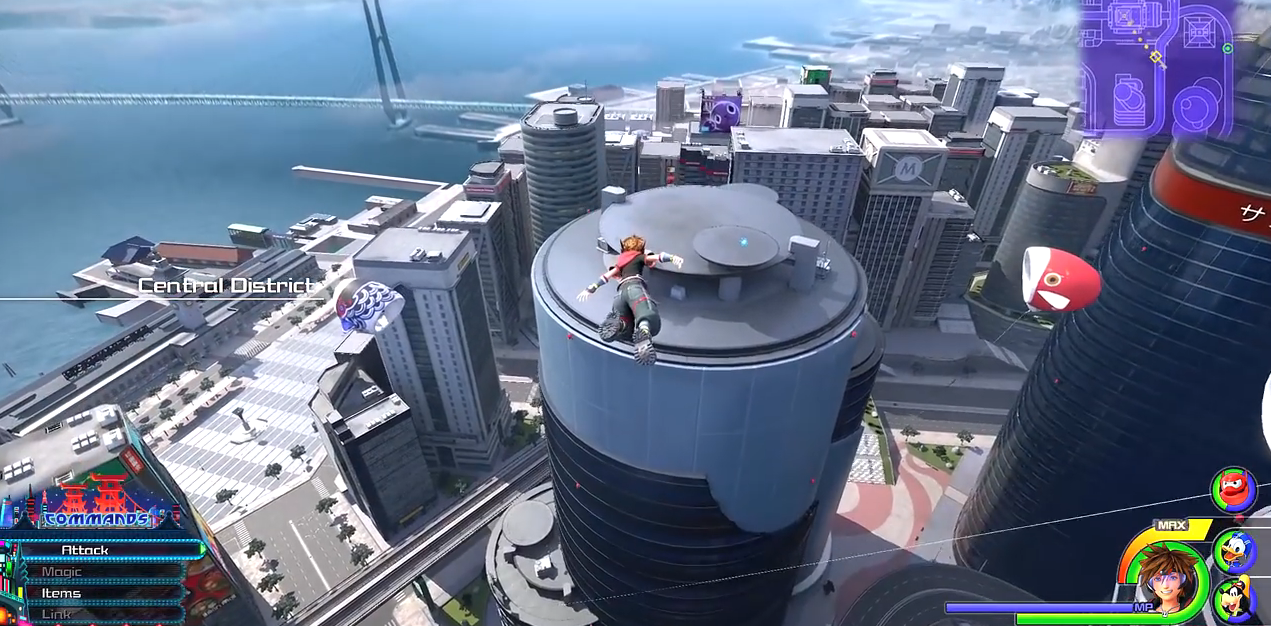The image size is (1271, 626).
Task: Select Donald's party portrait
Action: [1235, 549]
